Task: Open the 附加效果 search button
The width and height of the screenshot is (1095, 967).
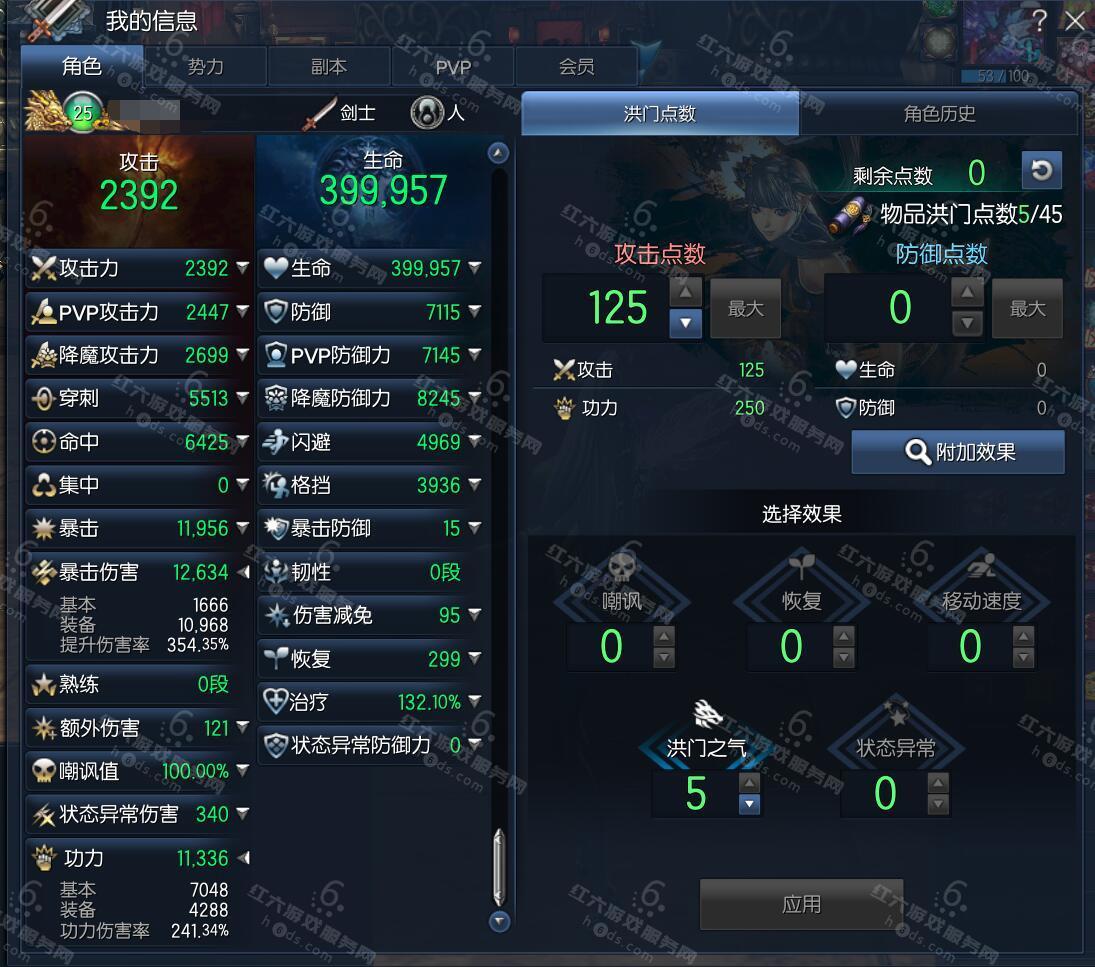Action: click(x=958, y=452)
